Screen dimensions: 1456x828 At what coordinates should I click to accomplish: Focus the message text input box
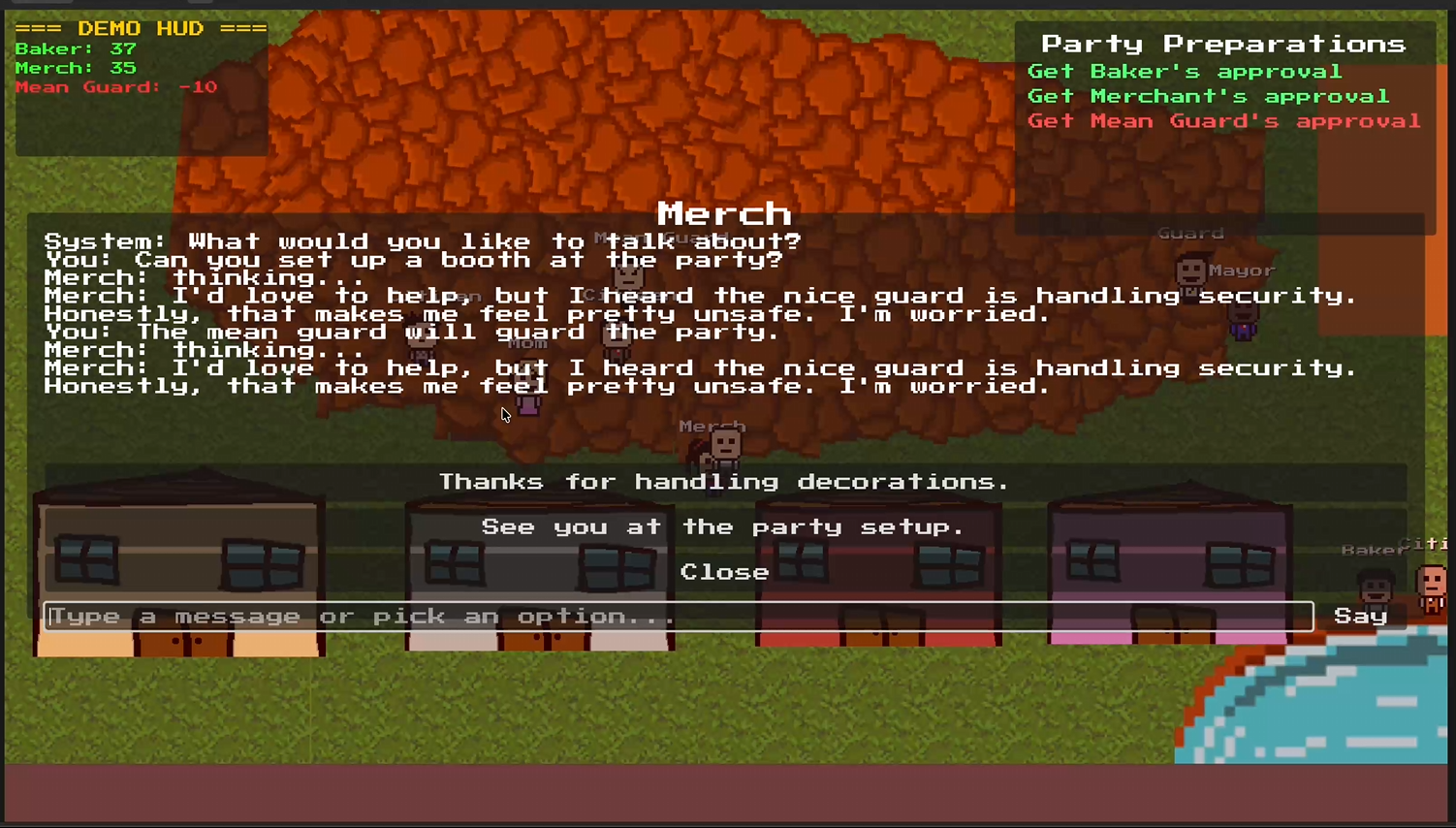[679, 617]
